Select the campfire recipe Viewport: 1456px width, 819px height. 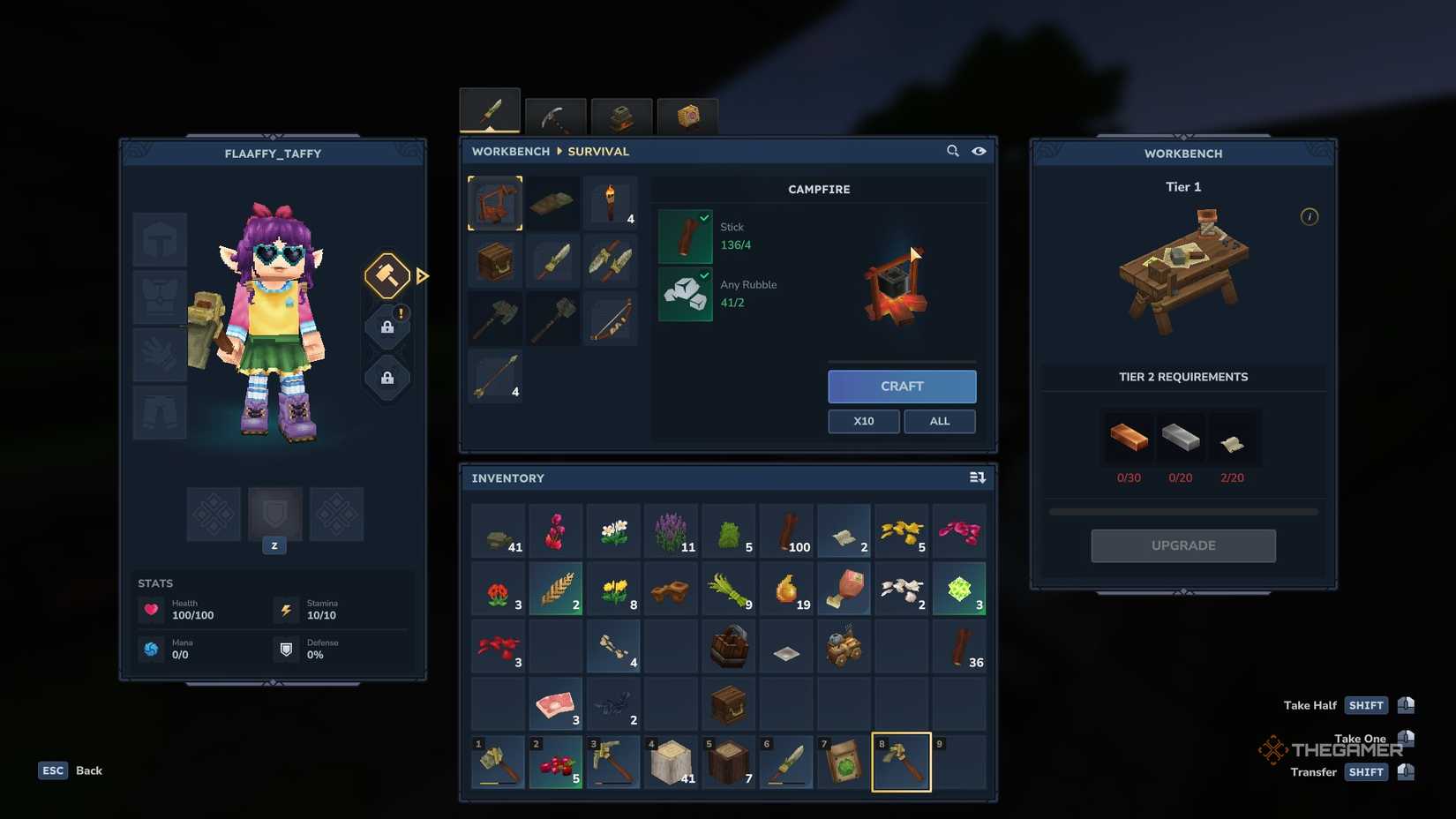click(x=494, y=202)
